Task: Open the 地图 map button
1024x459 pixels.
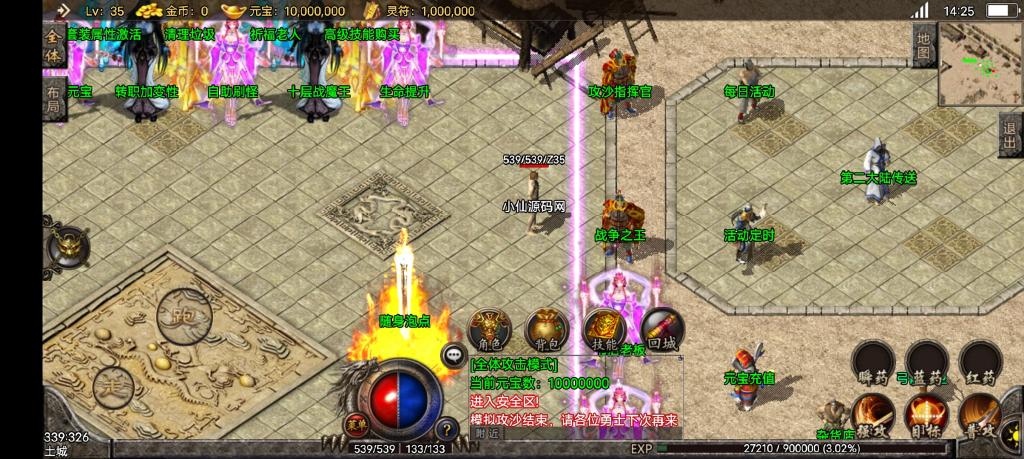Action: point(924,44)
